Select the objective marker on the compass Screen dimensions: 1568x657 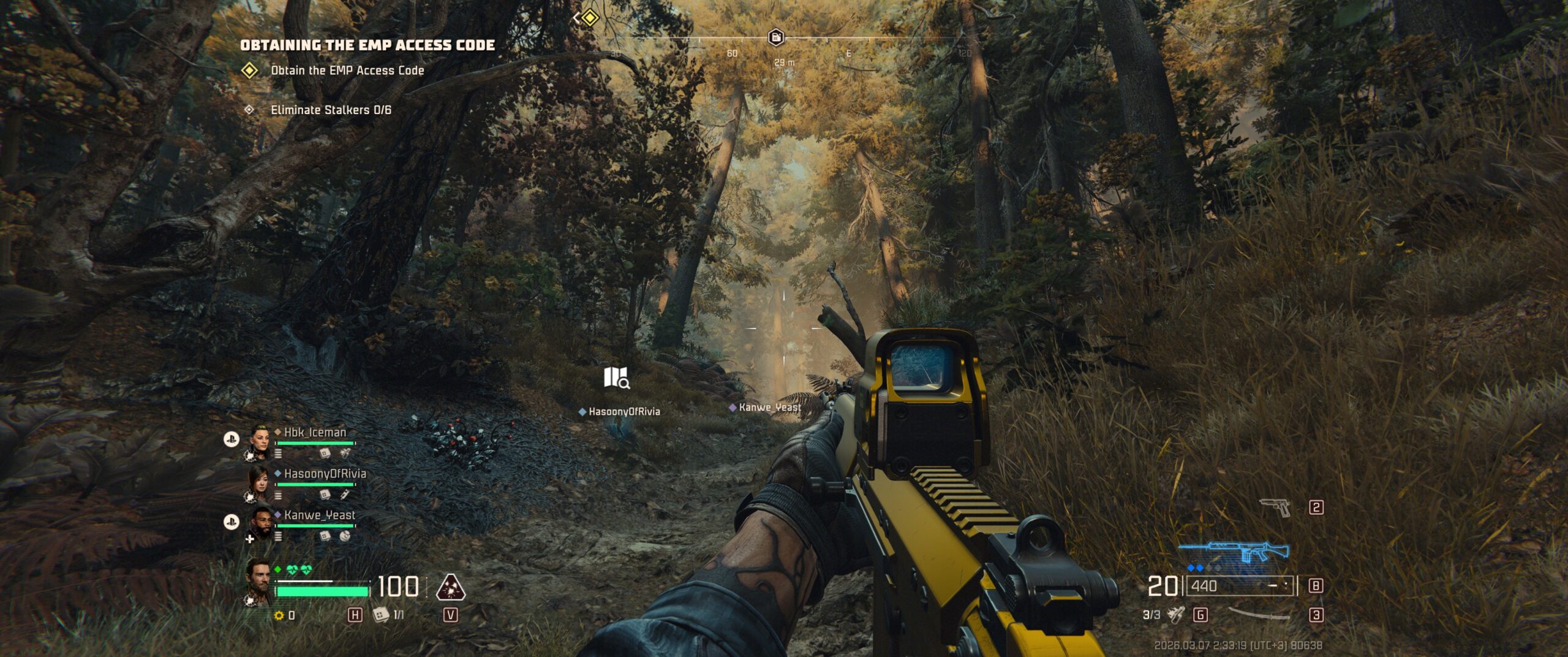776,37
